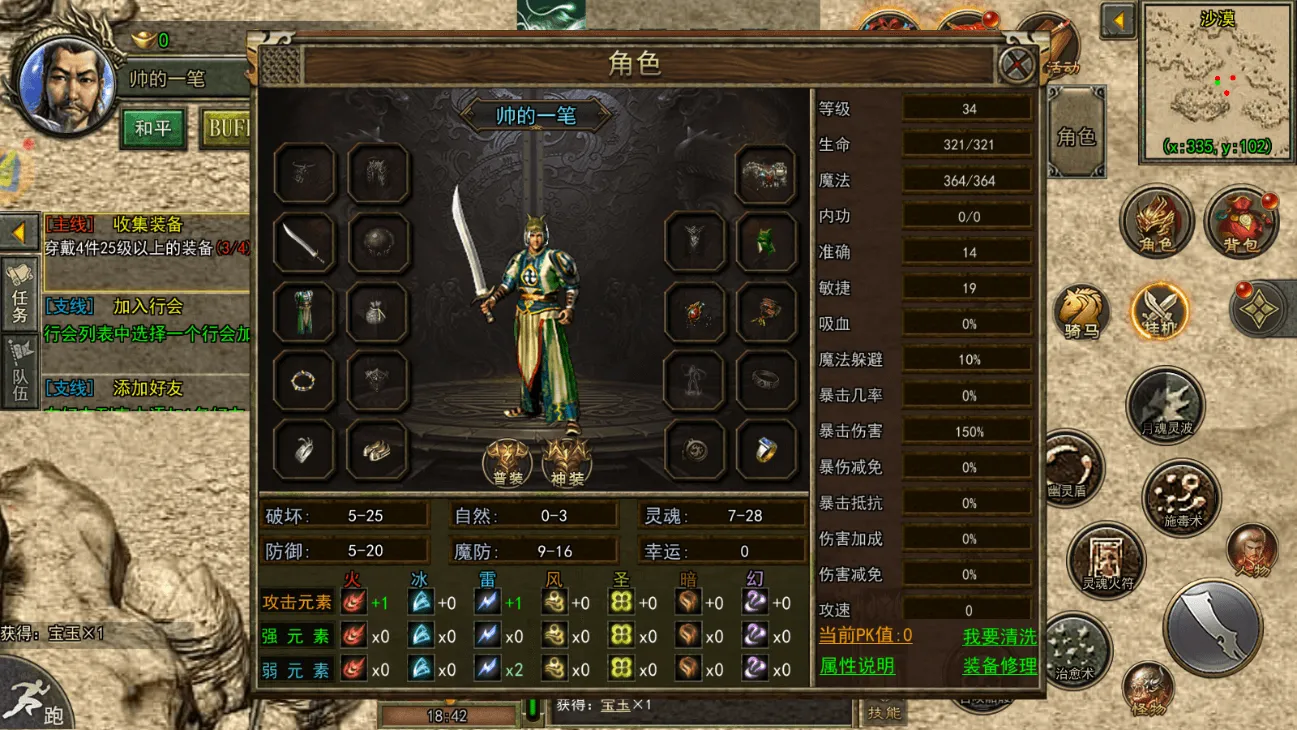Screen dimensions: 1297x730
Task: Toggle the 跑 run button
Action: point(35,695)
